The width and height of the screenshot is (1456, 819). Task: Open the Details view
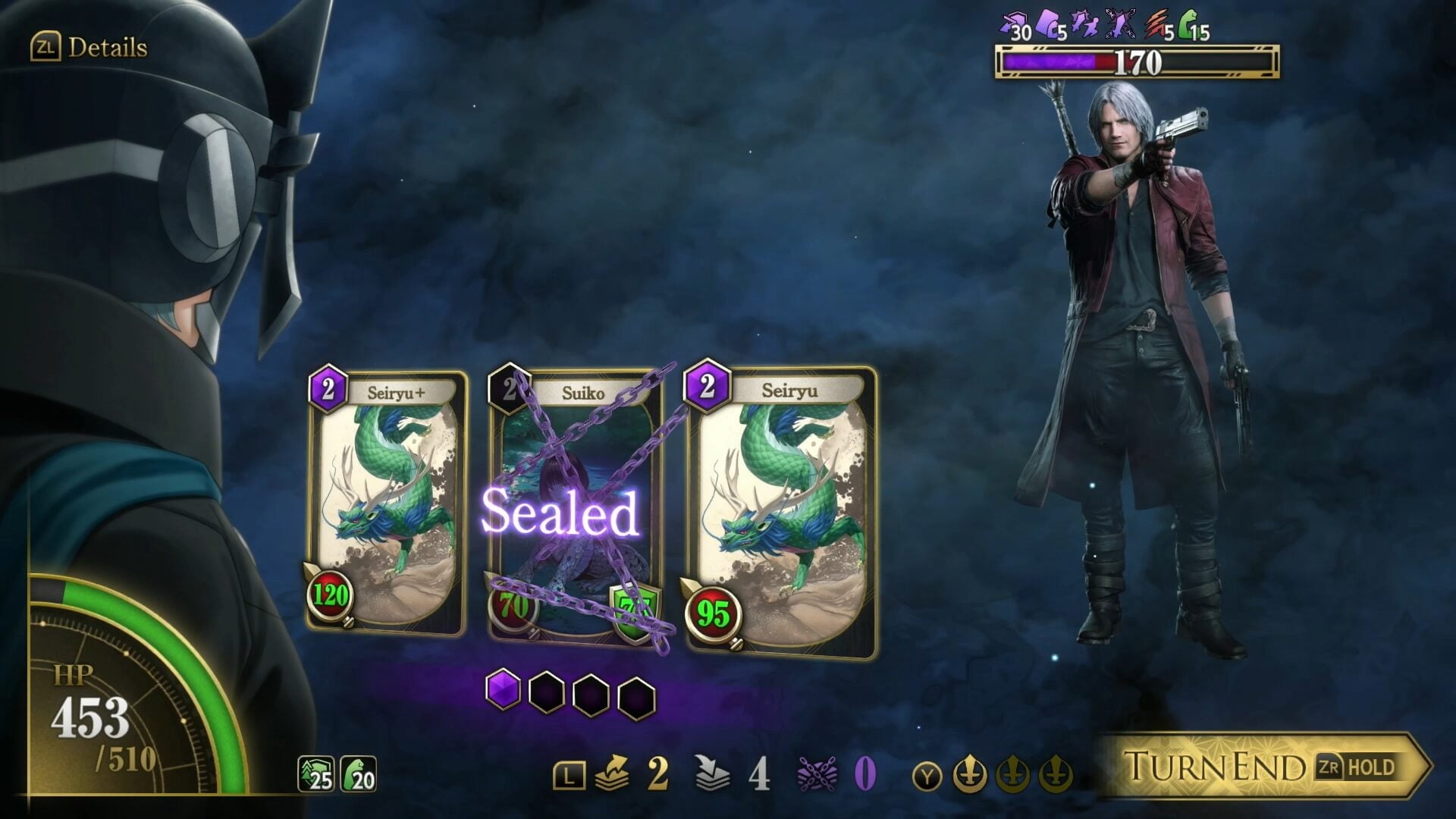89,48
